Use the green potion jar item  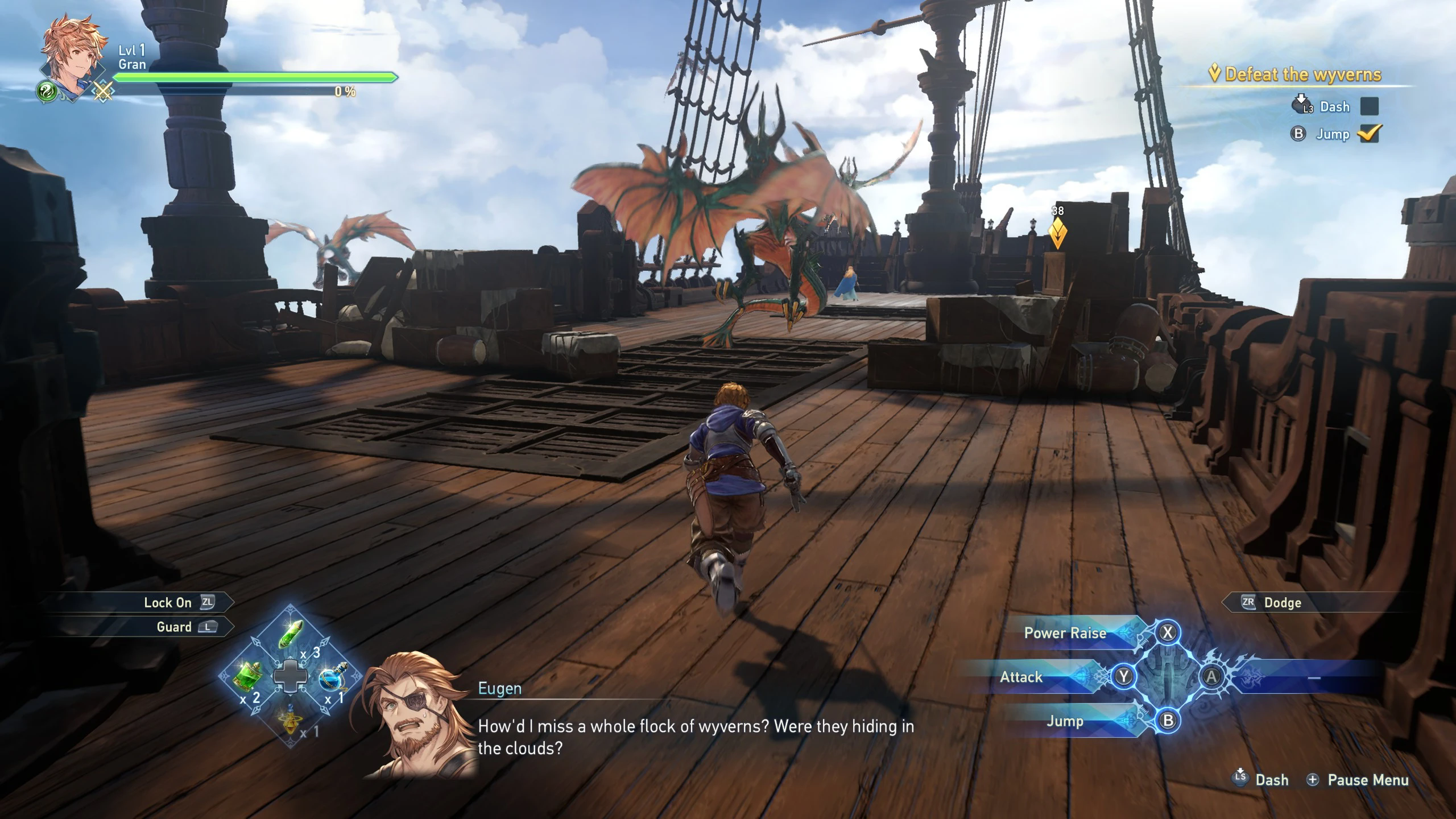point(248,676)
